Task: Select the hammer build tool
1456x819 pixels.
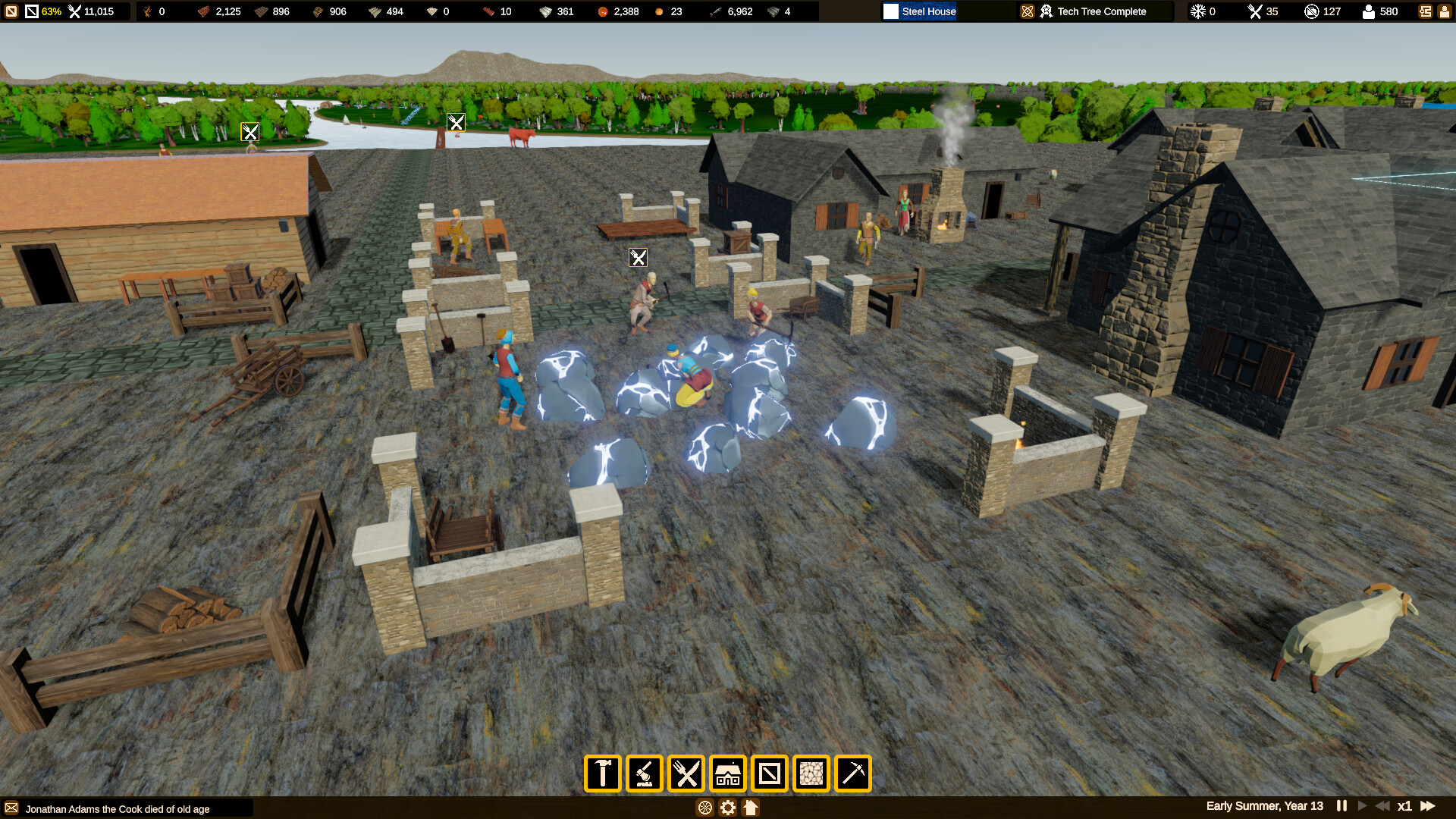Action: pos(601,773)
